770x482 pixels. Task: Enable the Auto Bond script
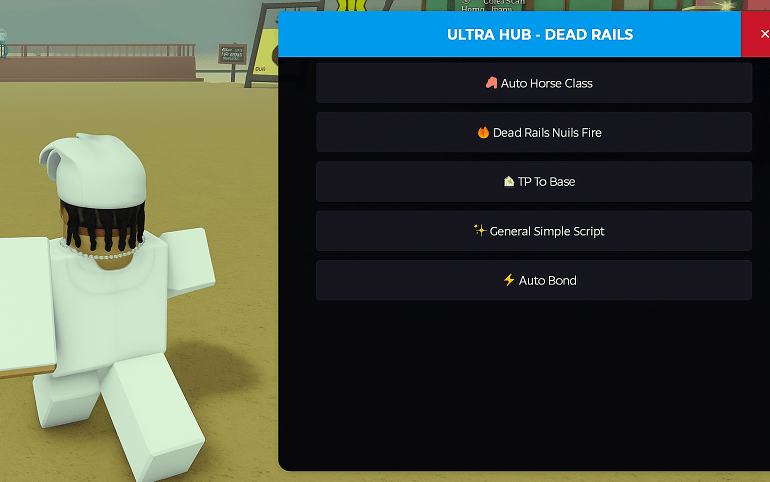coord(534,280)
